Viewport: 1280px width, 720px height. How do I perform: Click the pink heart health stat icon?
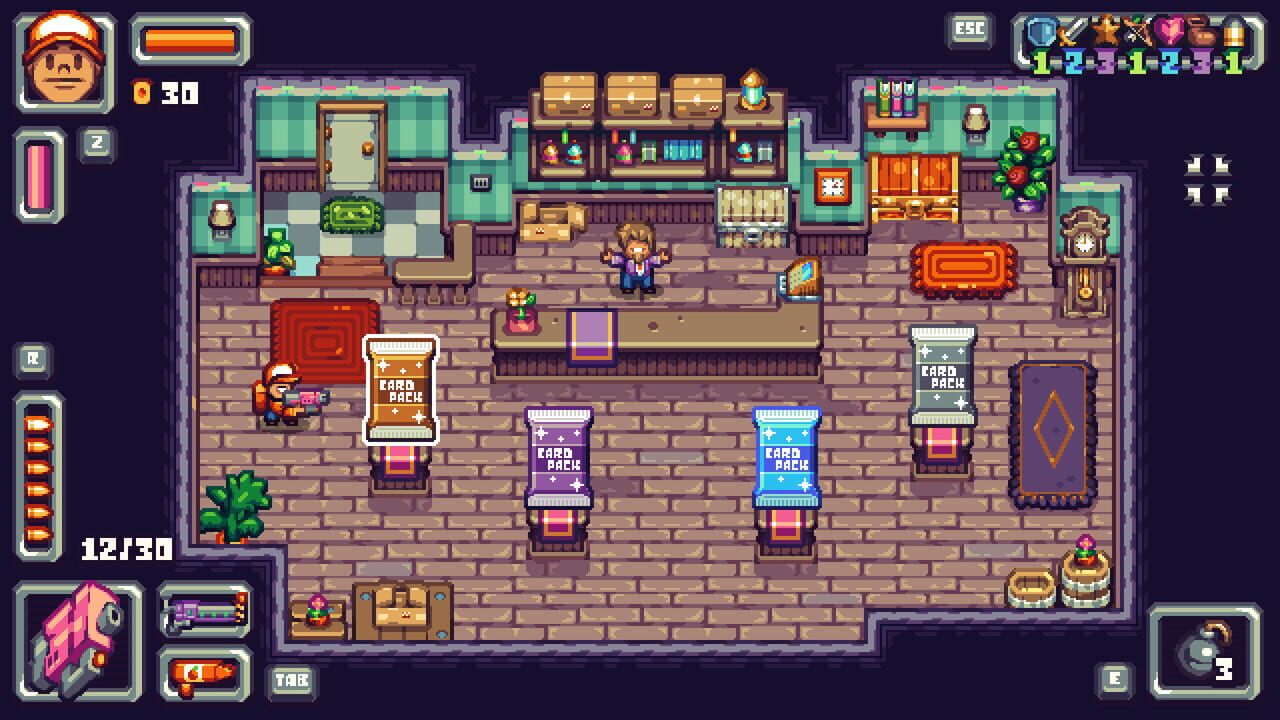point(1170,30)
